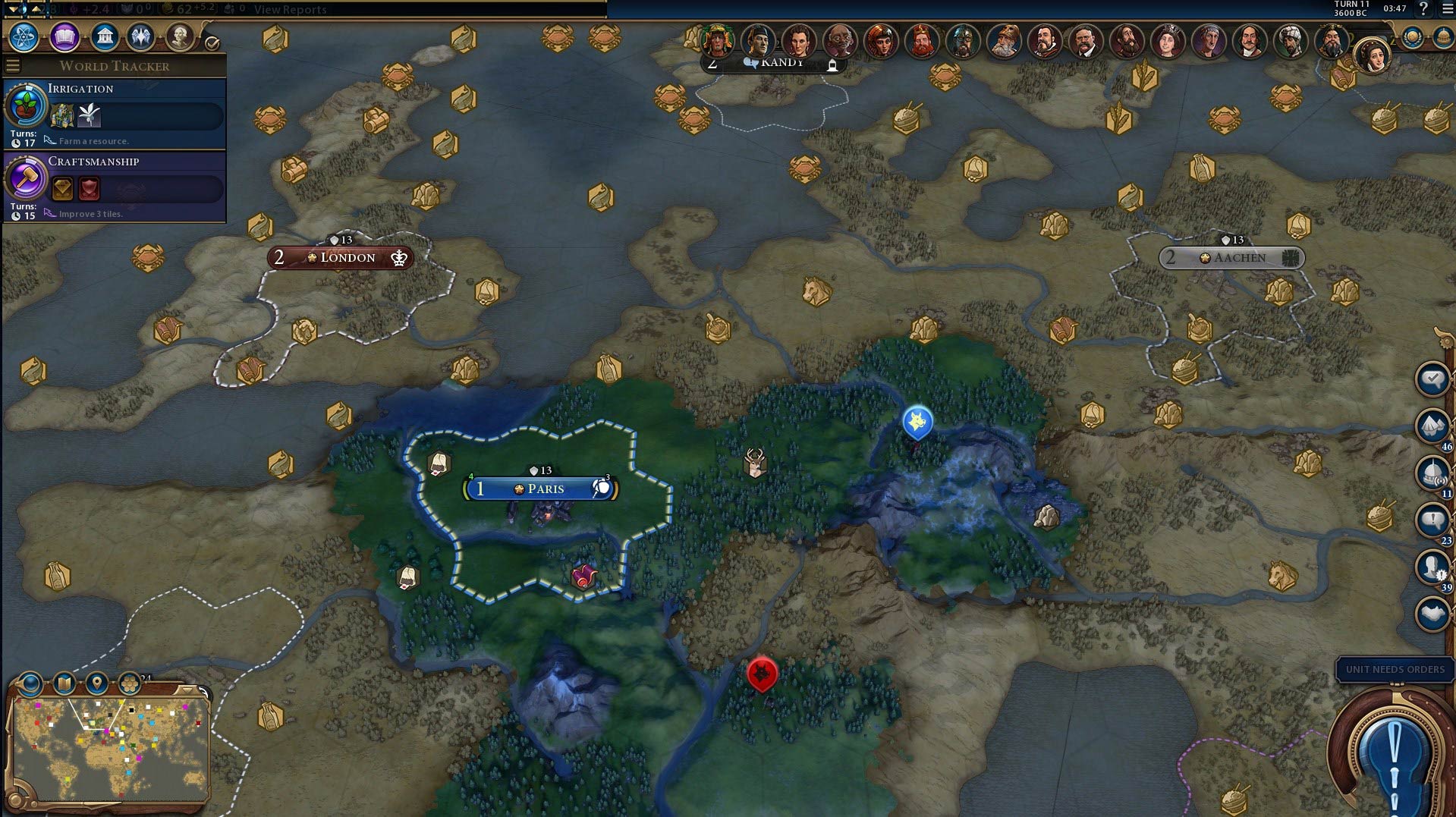The image size is (1456, 817).
Task: Toggle the minimap hex grid option
Action: 130,683
